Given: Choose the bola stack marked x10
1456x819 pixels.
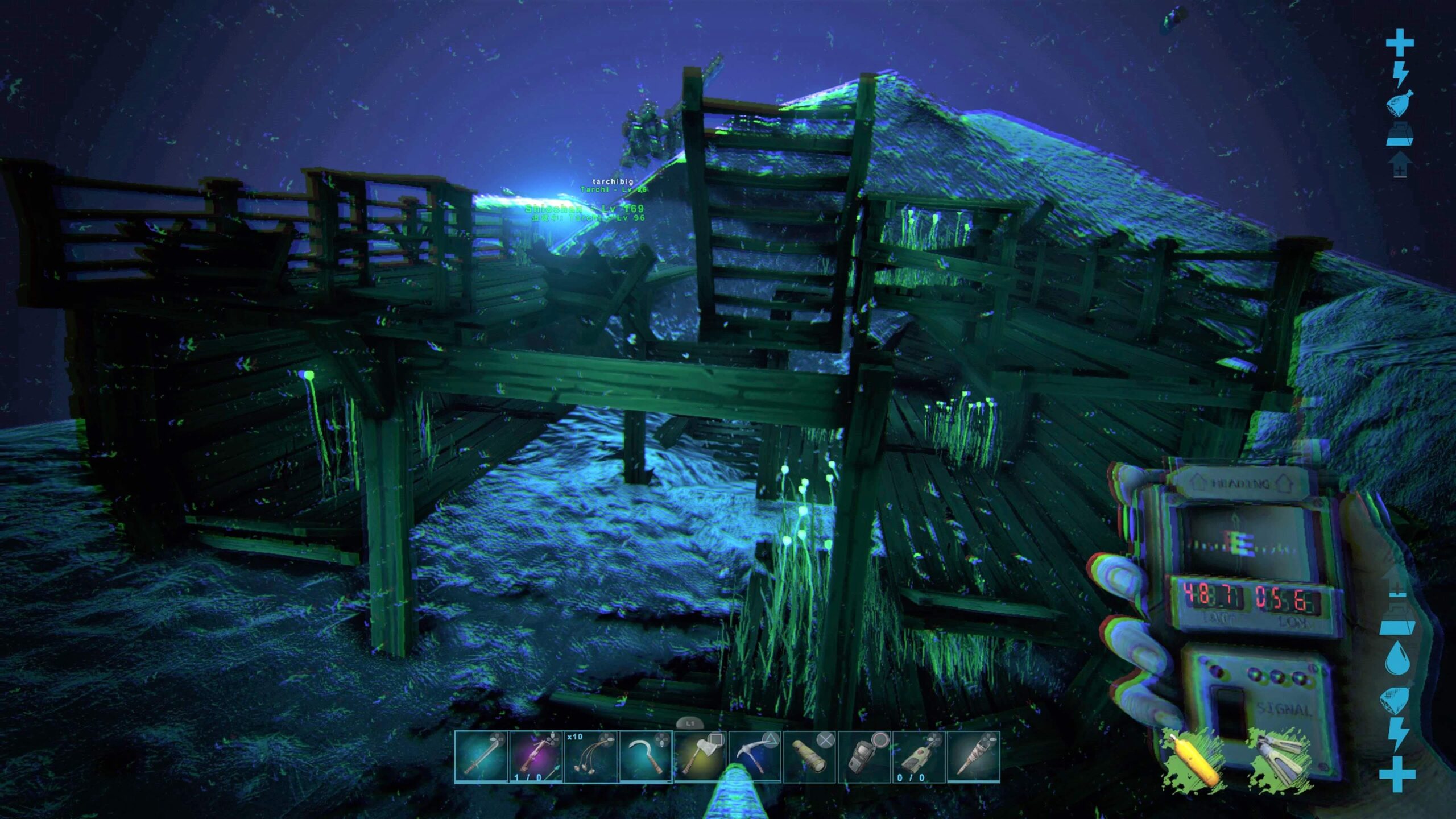Looking at the screenshot, I should tap(590, 758).
